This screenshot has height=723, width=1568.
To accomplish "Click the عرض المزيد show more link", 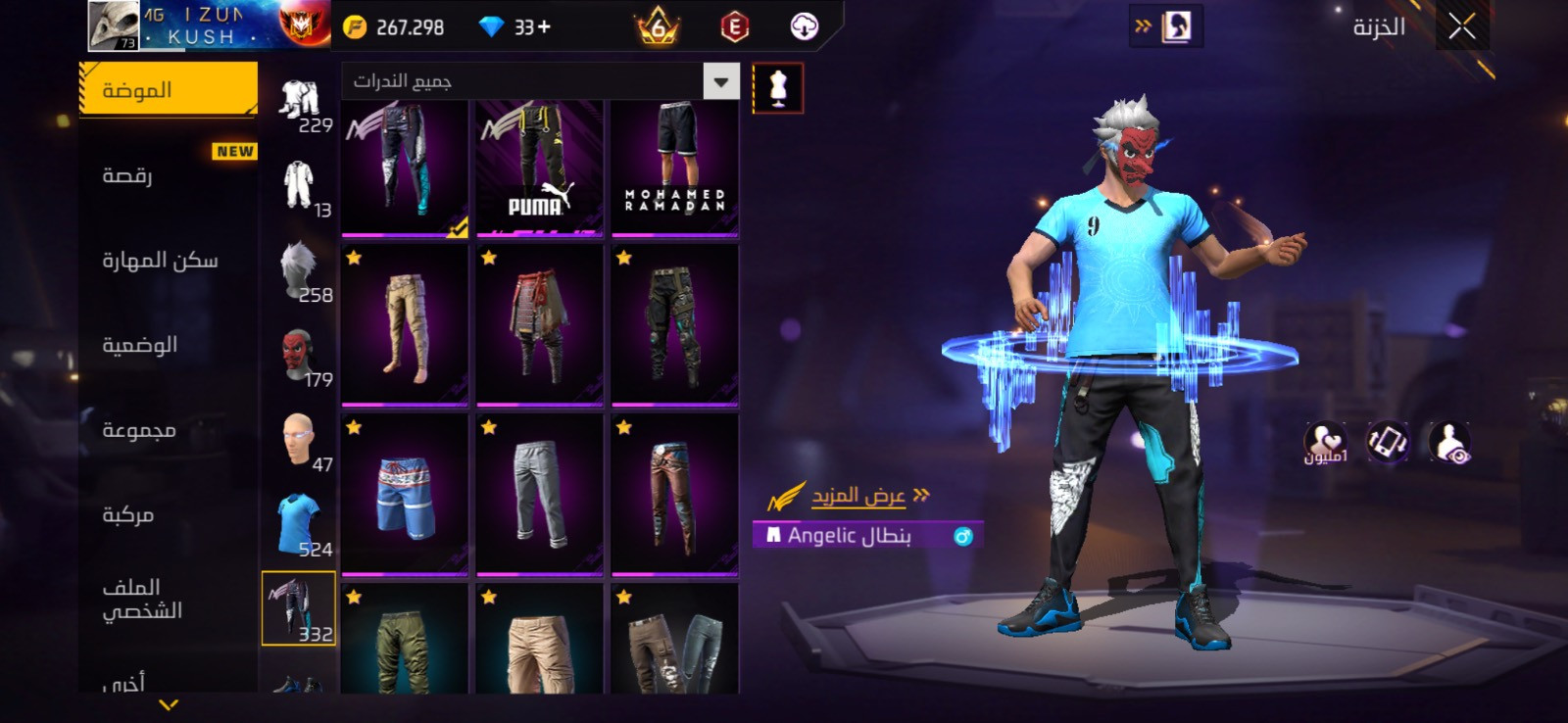I will click(x=858, y=496).
